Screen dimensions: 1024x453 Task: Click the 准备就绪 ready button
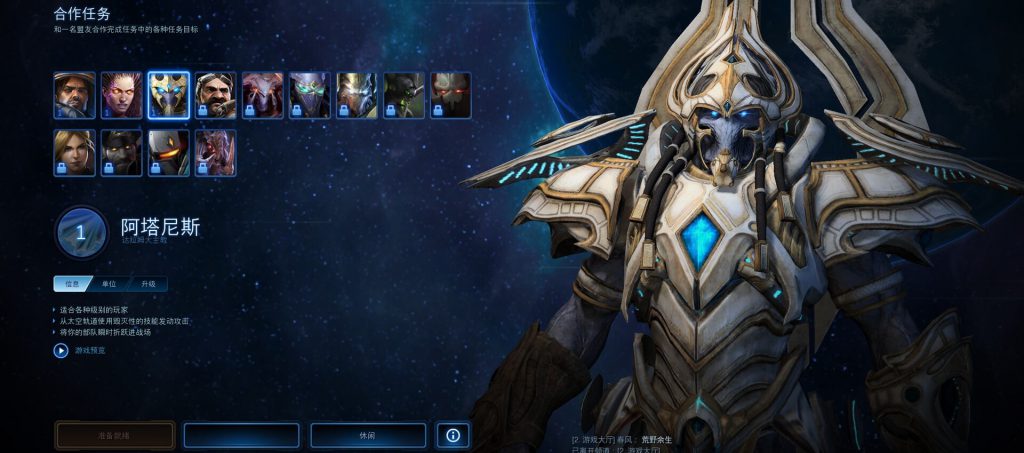click(115, 435)
